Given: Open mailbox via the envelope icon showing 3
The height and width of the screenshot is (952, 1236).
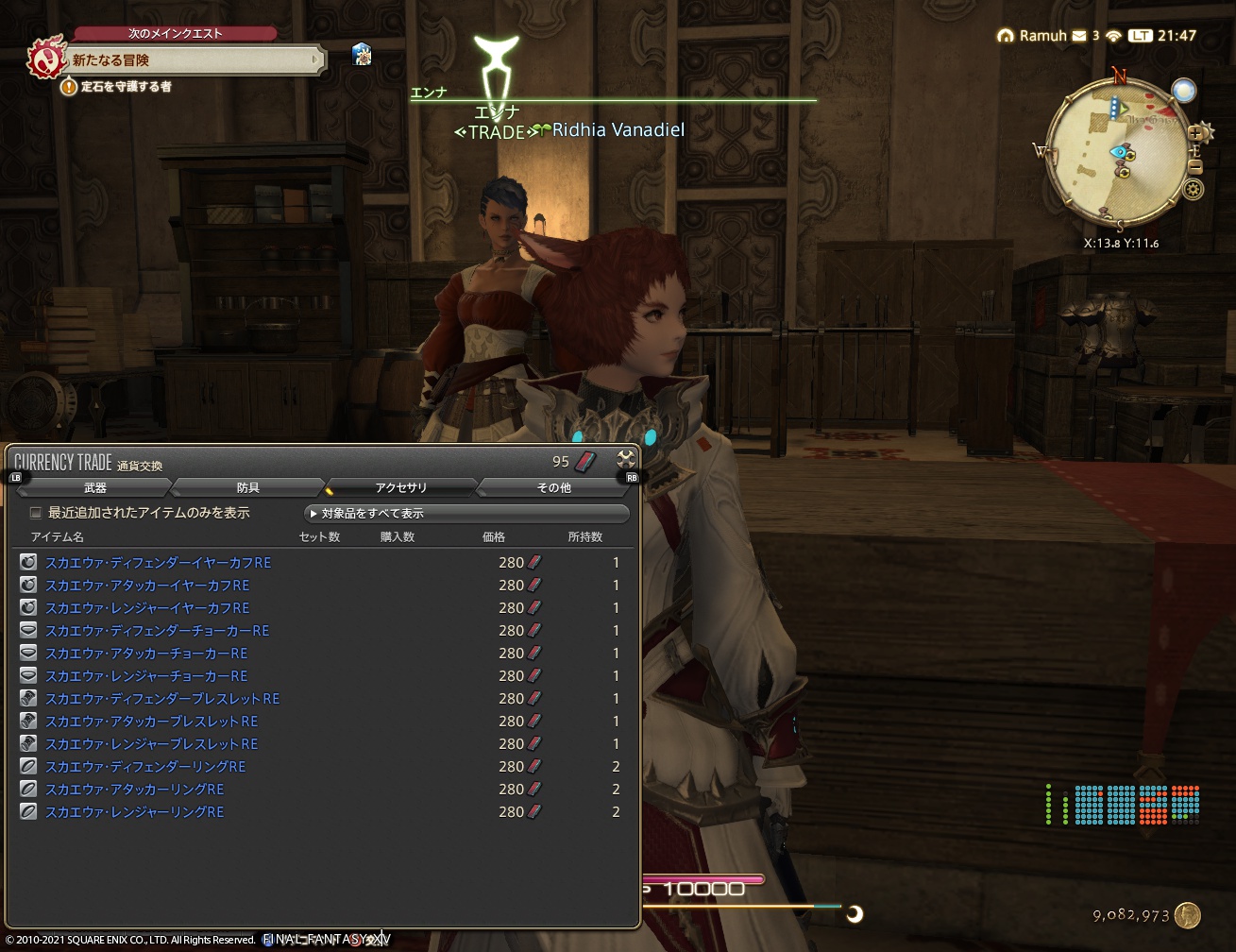Looking at the screenshot, I should (x=1079, y=36).
